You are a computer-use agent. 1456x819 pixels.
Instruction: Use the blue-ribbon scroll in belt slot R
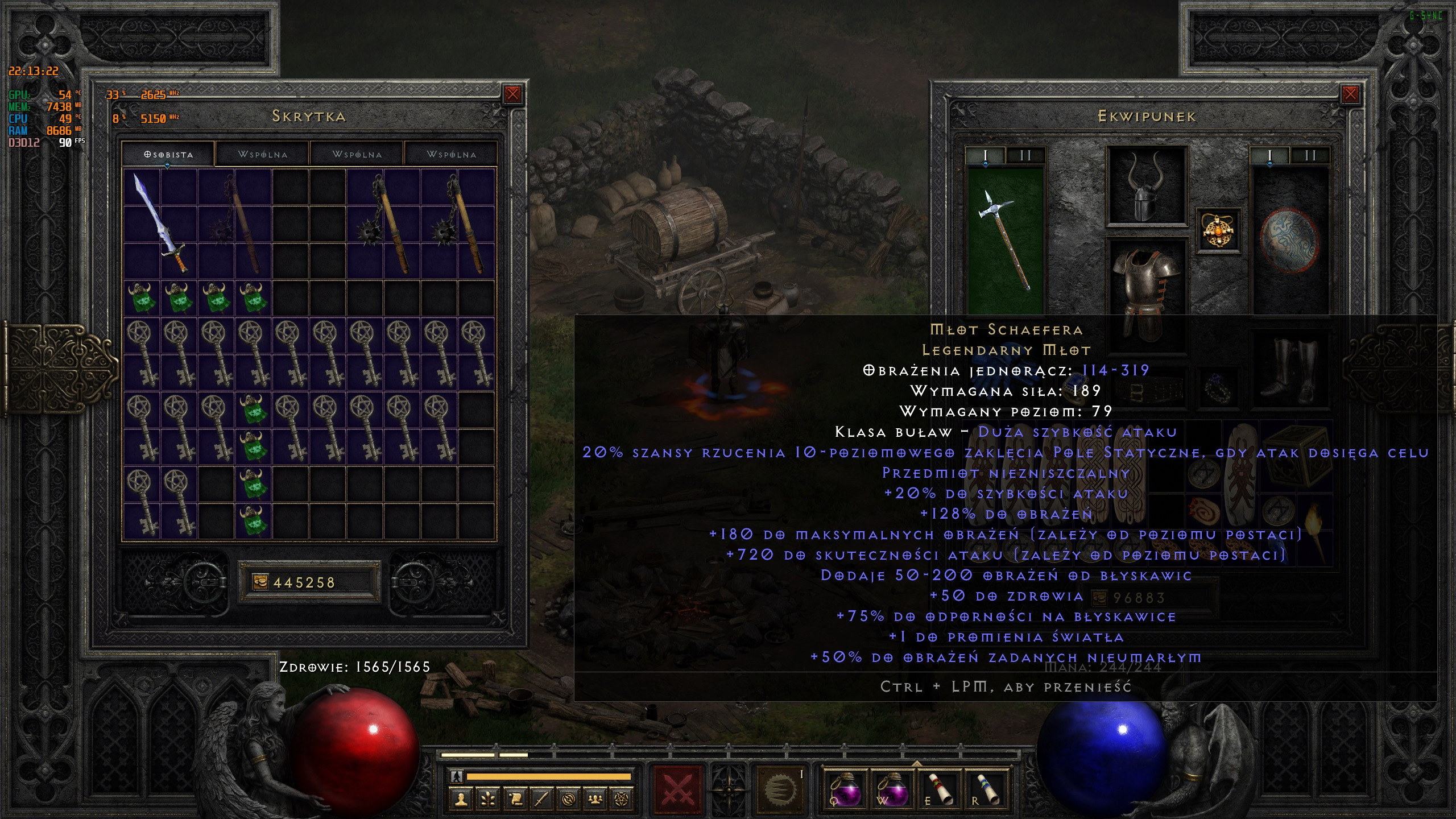(988, 789)
